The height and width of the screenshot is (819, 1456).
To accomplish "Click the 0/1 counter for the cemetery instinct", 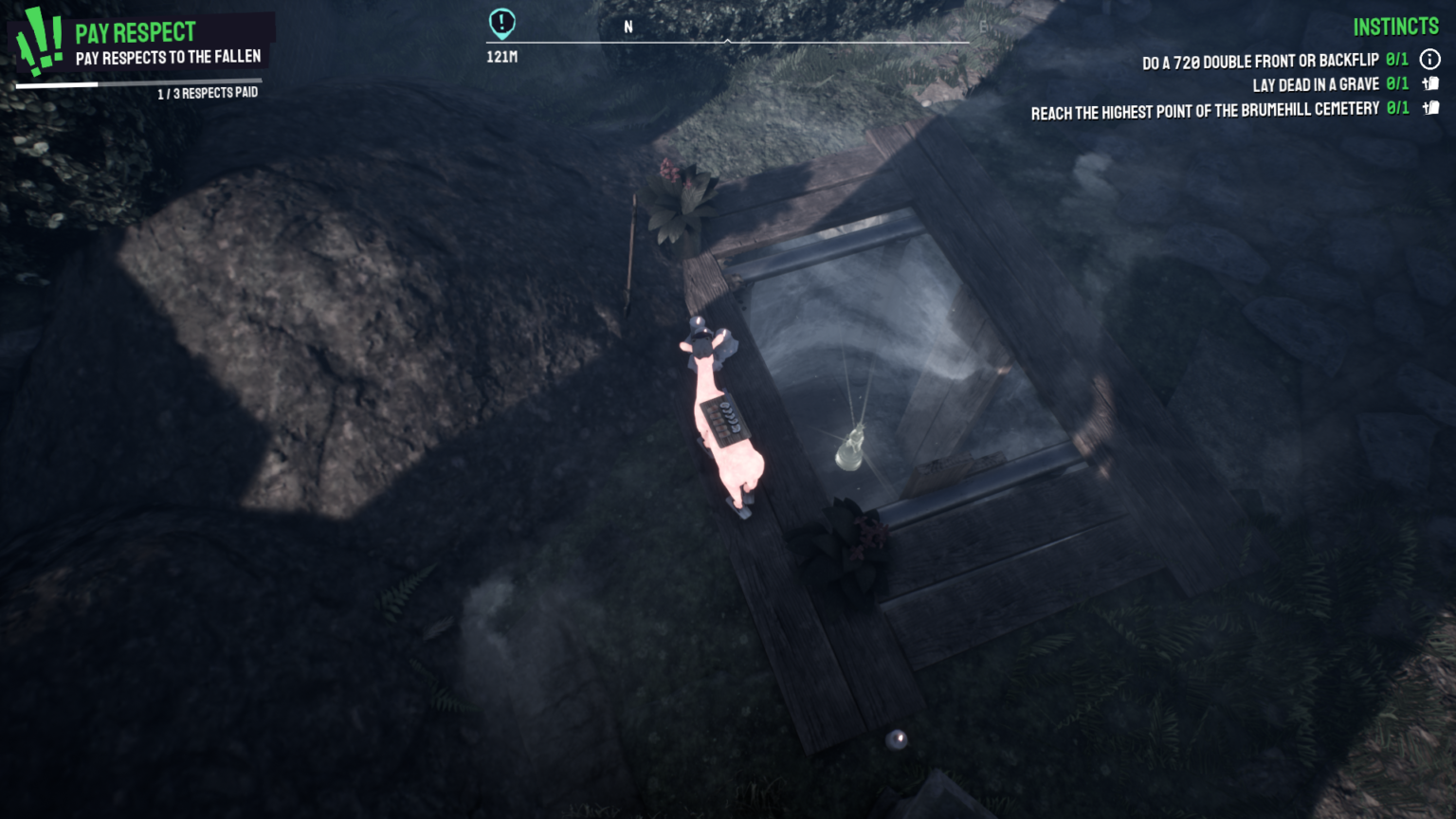I will click(x=1396, y=108).
